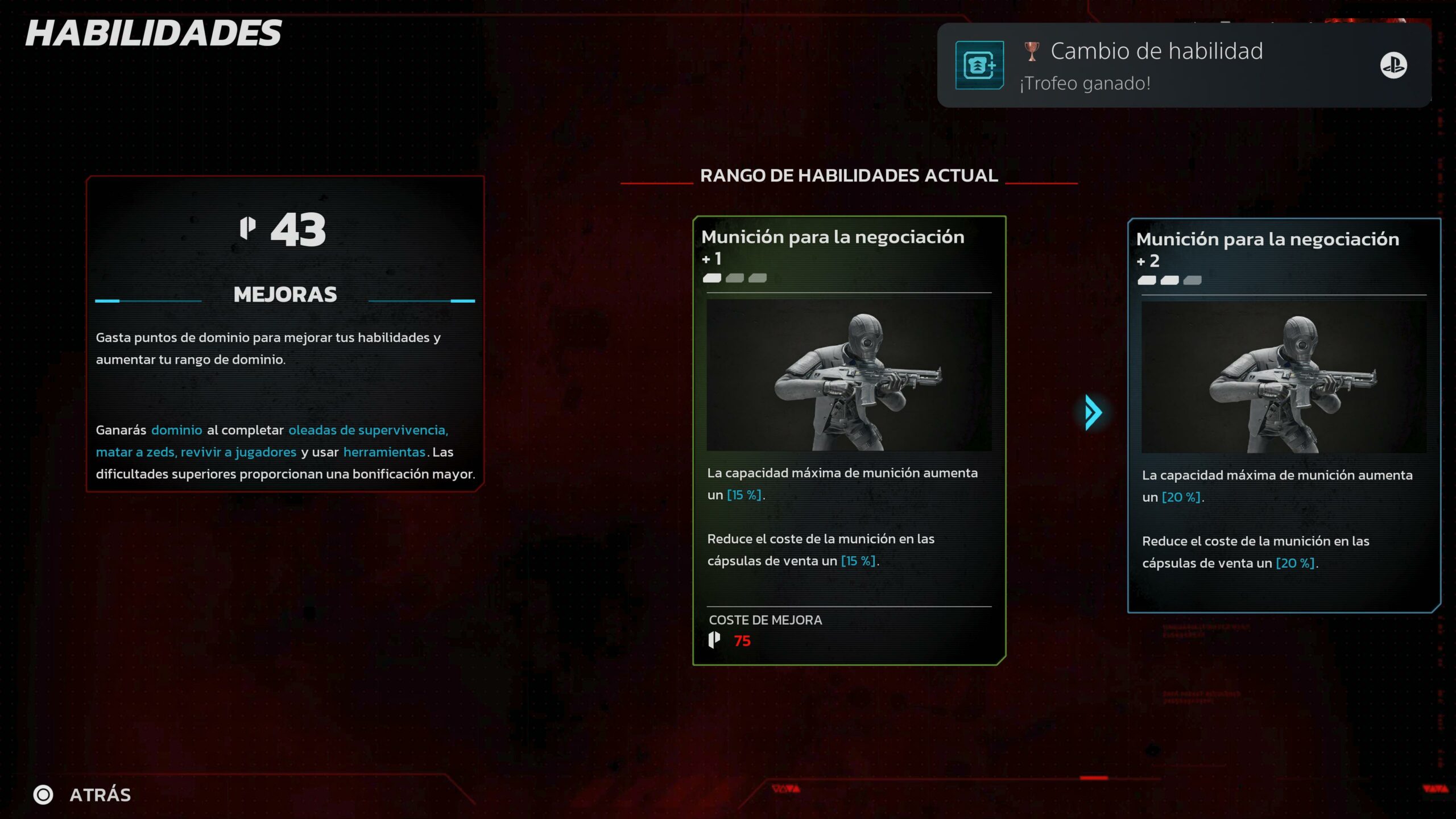Select the current Munición para la negociación +1 card
The width and height of the screenshot is (1456, 819).
[849, 440]
